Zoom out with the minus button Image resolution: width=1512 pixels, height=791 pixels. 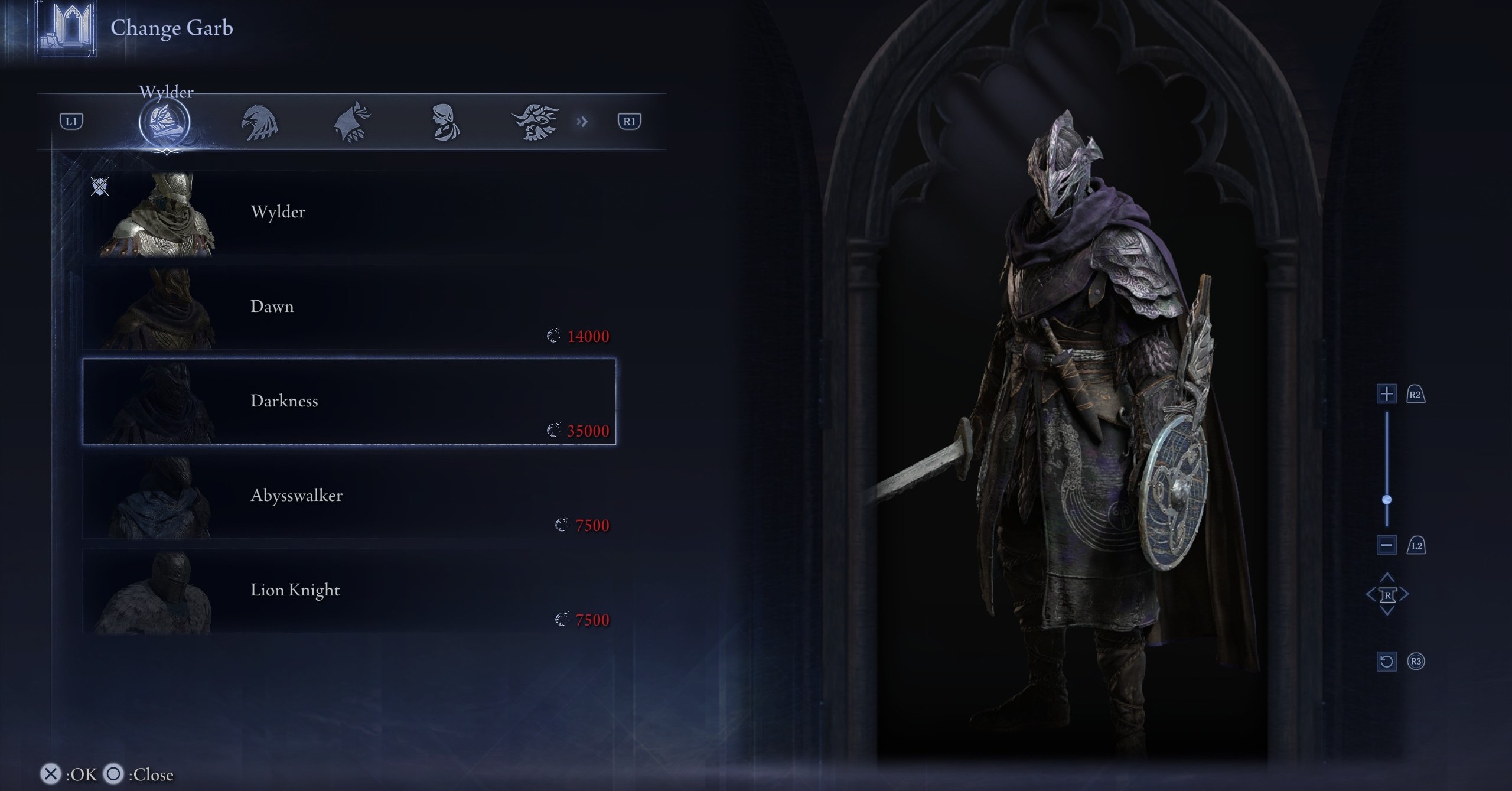(1386, 545)
